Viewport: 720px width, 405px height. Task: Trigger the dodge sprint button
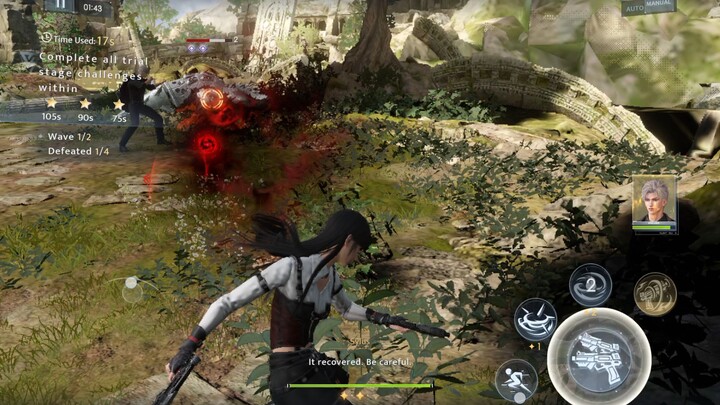[x=516, y=379]
